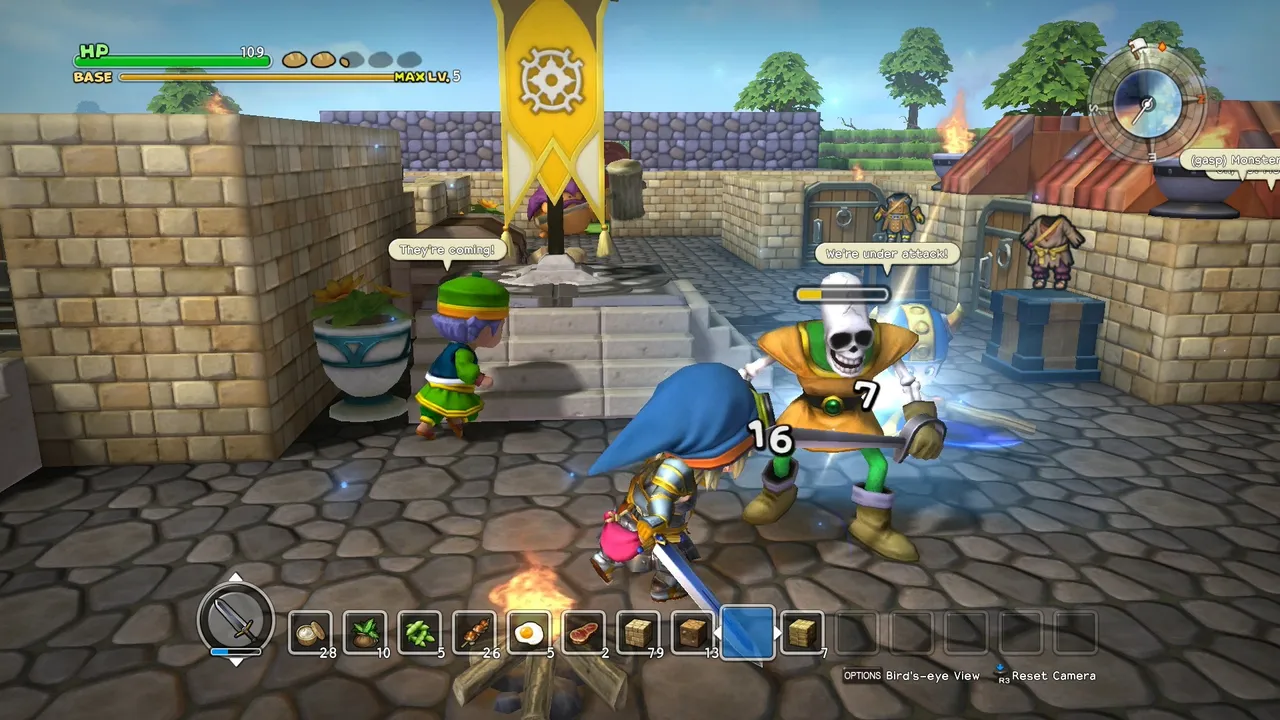Click the orange waypoint diamond on the compass

tap(1160, 46)
